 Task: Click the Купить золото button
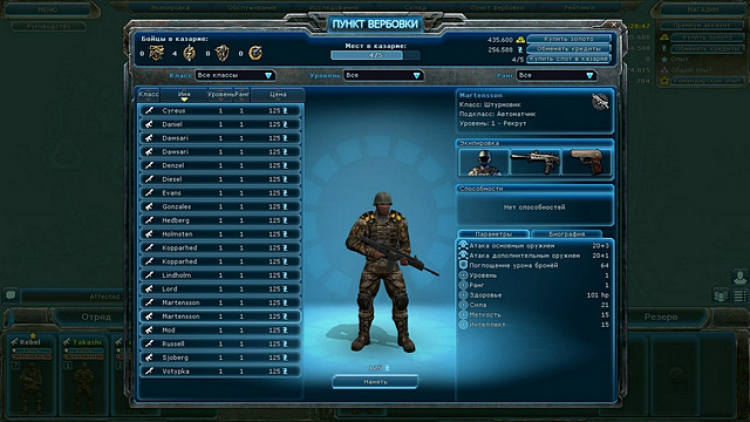pyautogui.click(x=570, y=38)
